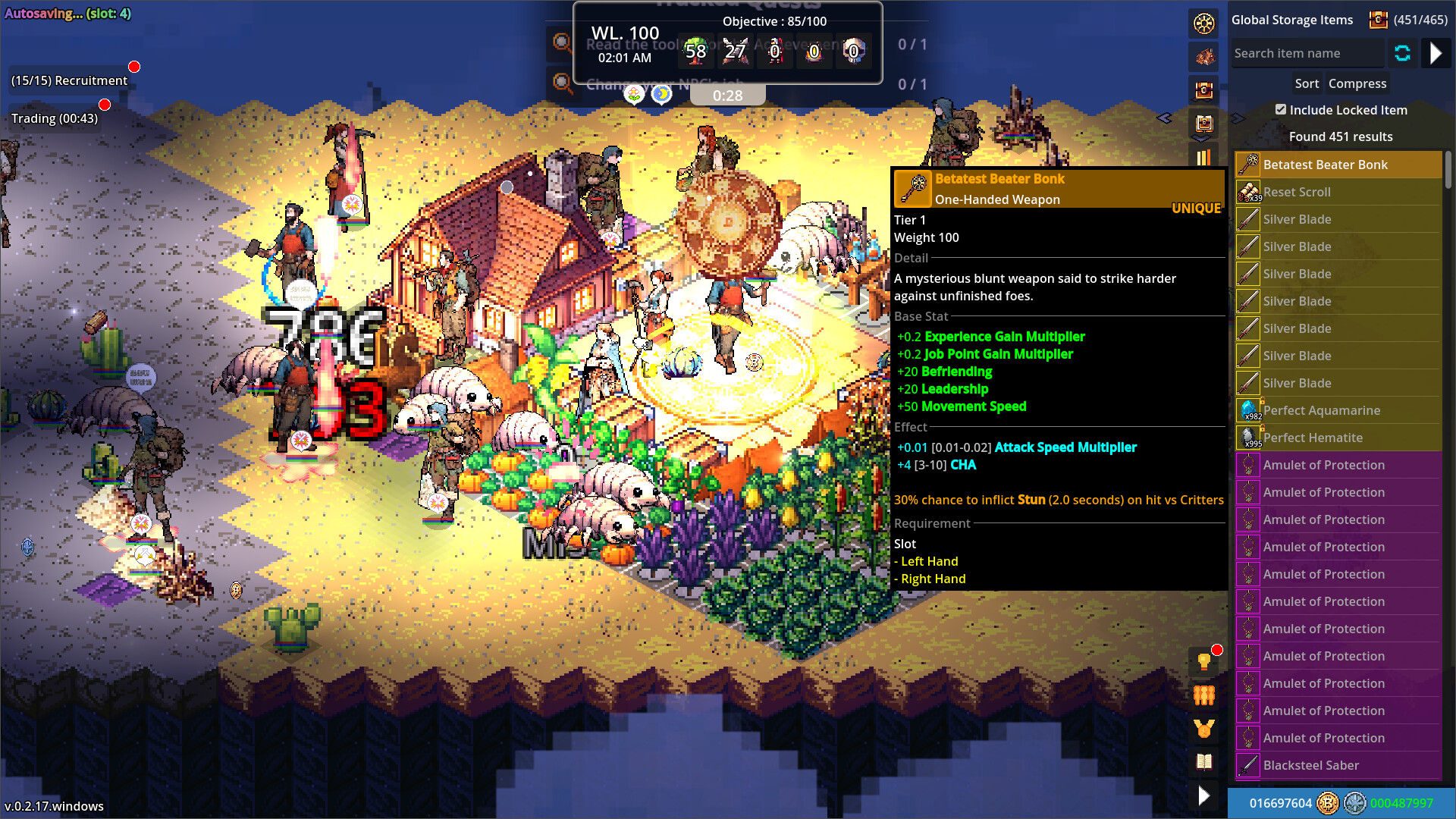This screenshot has height=819, width=1456.
Task: Toggle the magnifier tracker on the first quest
Action: click(562, 44)
